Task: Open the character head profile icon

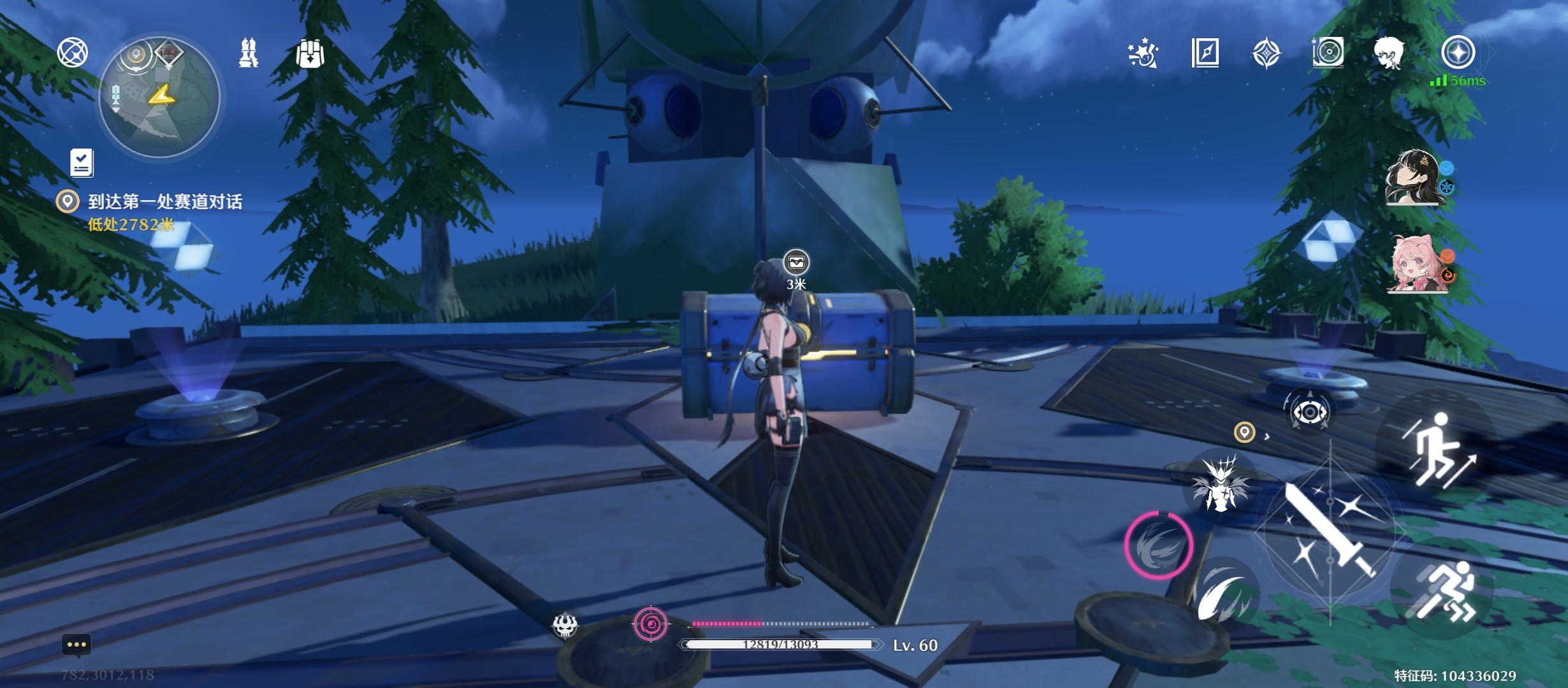Action: coord(1389,53)
